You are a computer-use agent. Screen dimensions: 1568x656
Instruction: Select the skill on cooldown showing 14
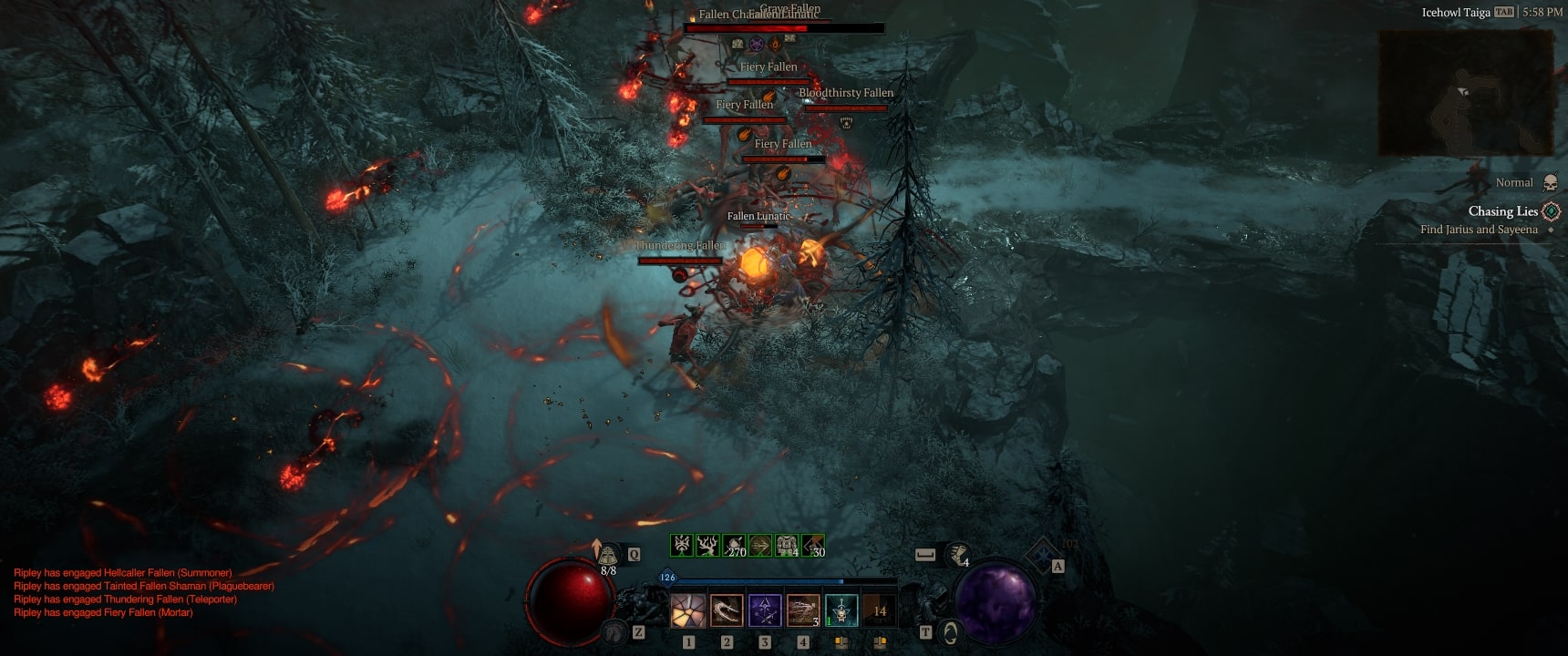(880, 610)
